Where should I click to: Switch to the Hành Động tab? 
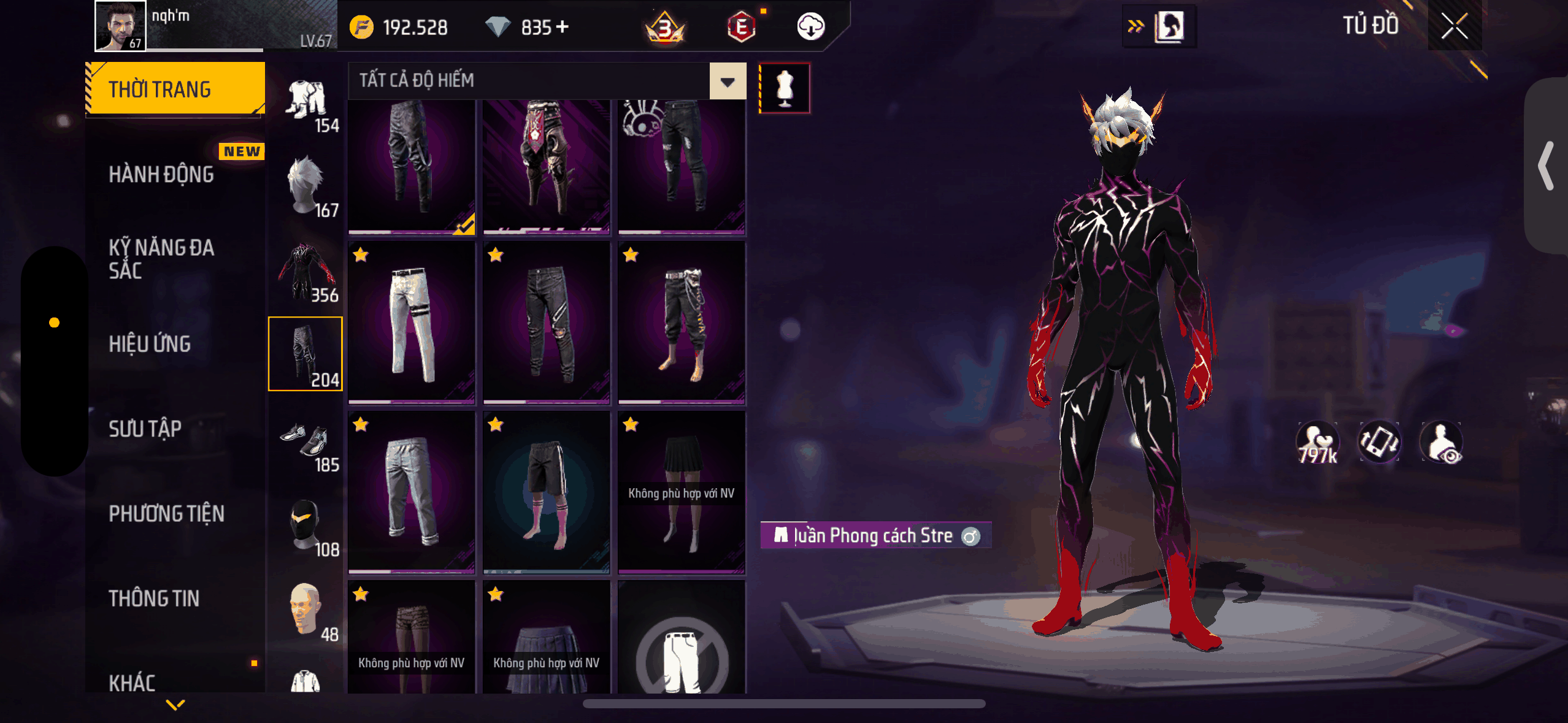coord(161,174)
